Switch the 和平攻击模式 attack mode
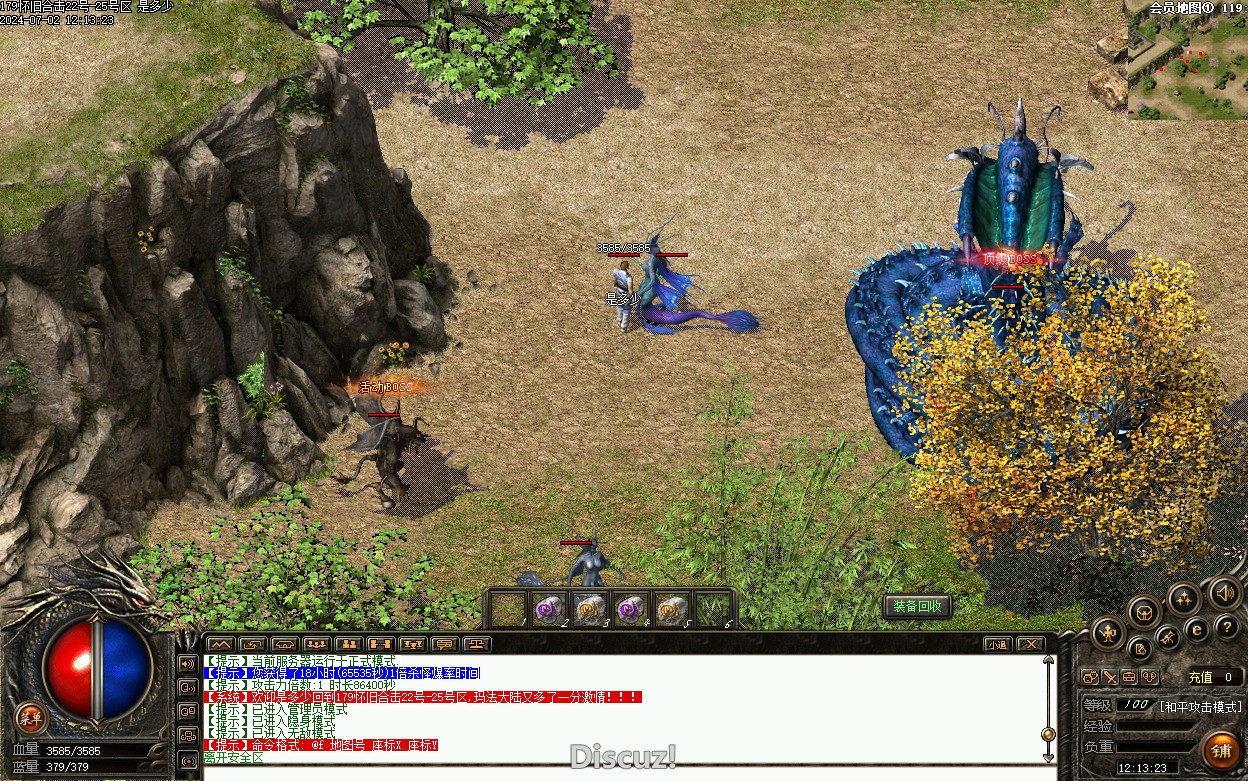This screenshot has width=1248, height=781. point(1200,706)
